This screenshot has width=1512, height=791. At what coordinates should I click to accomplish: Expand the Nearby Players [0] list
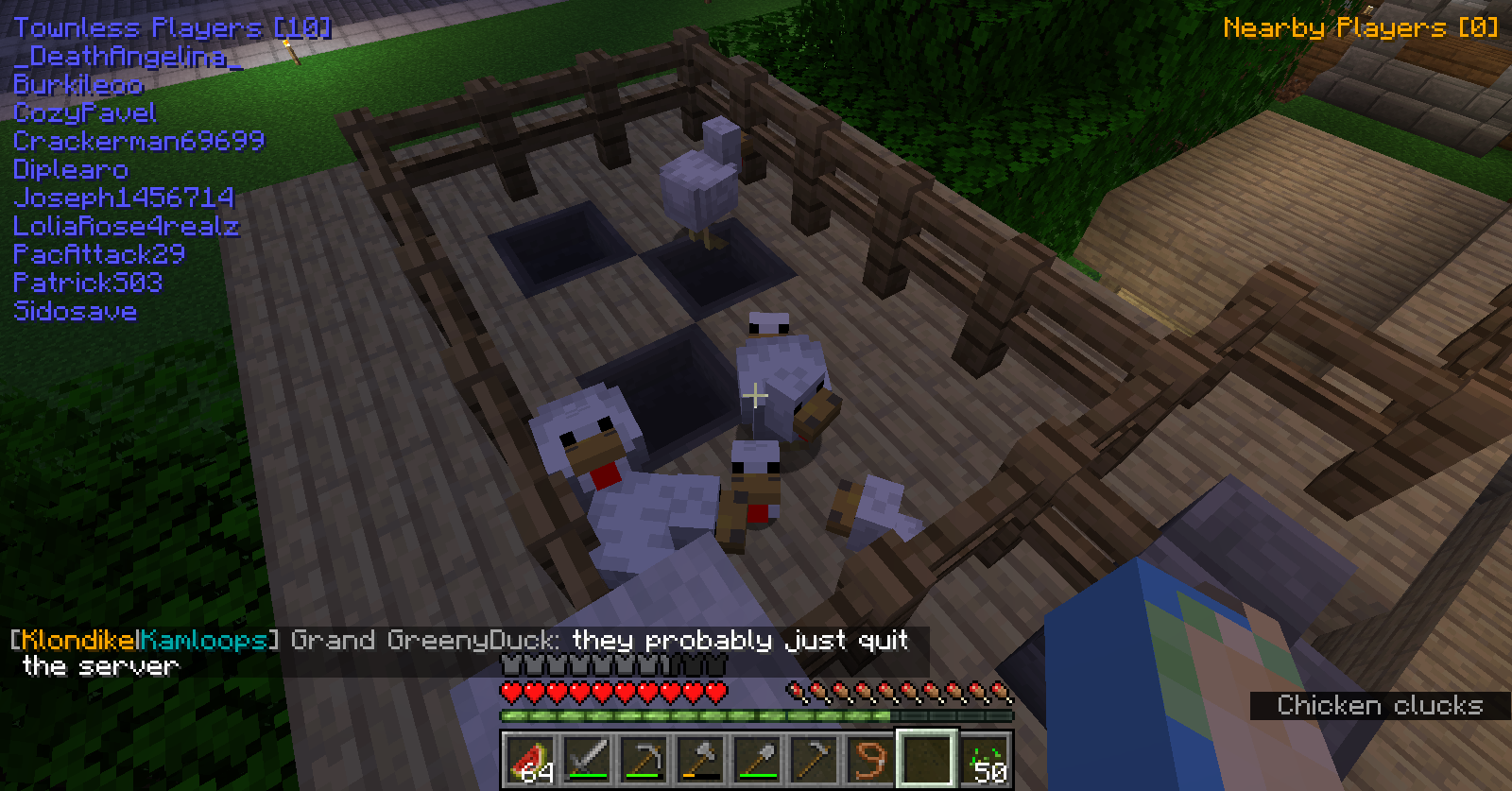point(1361,27)
